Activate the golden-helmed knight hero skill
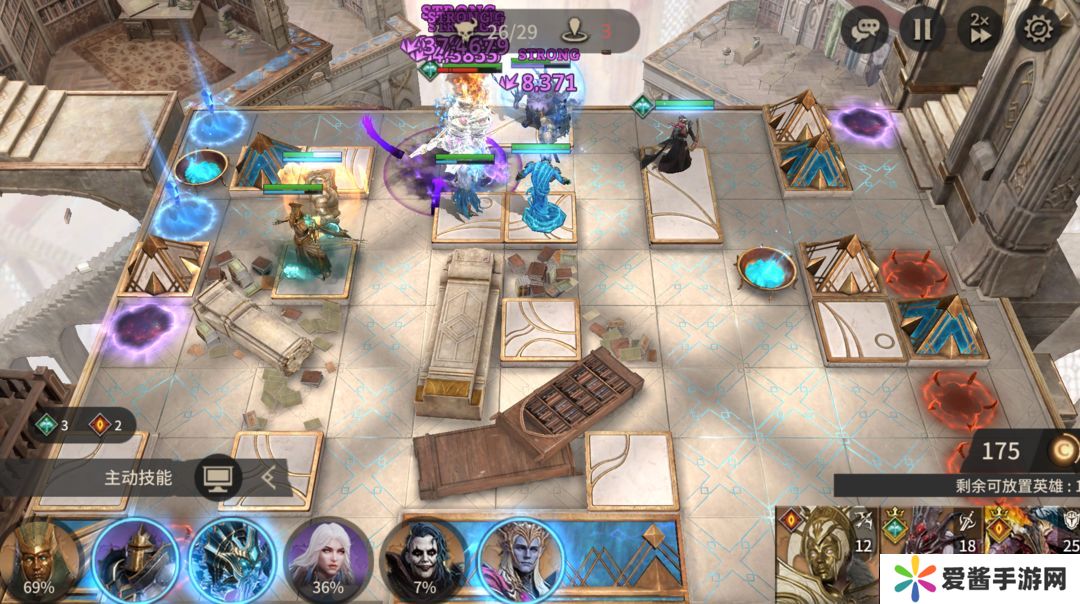The width and height of the screenshot is (1080, 604). 135,560
